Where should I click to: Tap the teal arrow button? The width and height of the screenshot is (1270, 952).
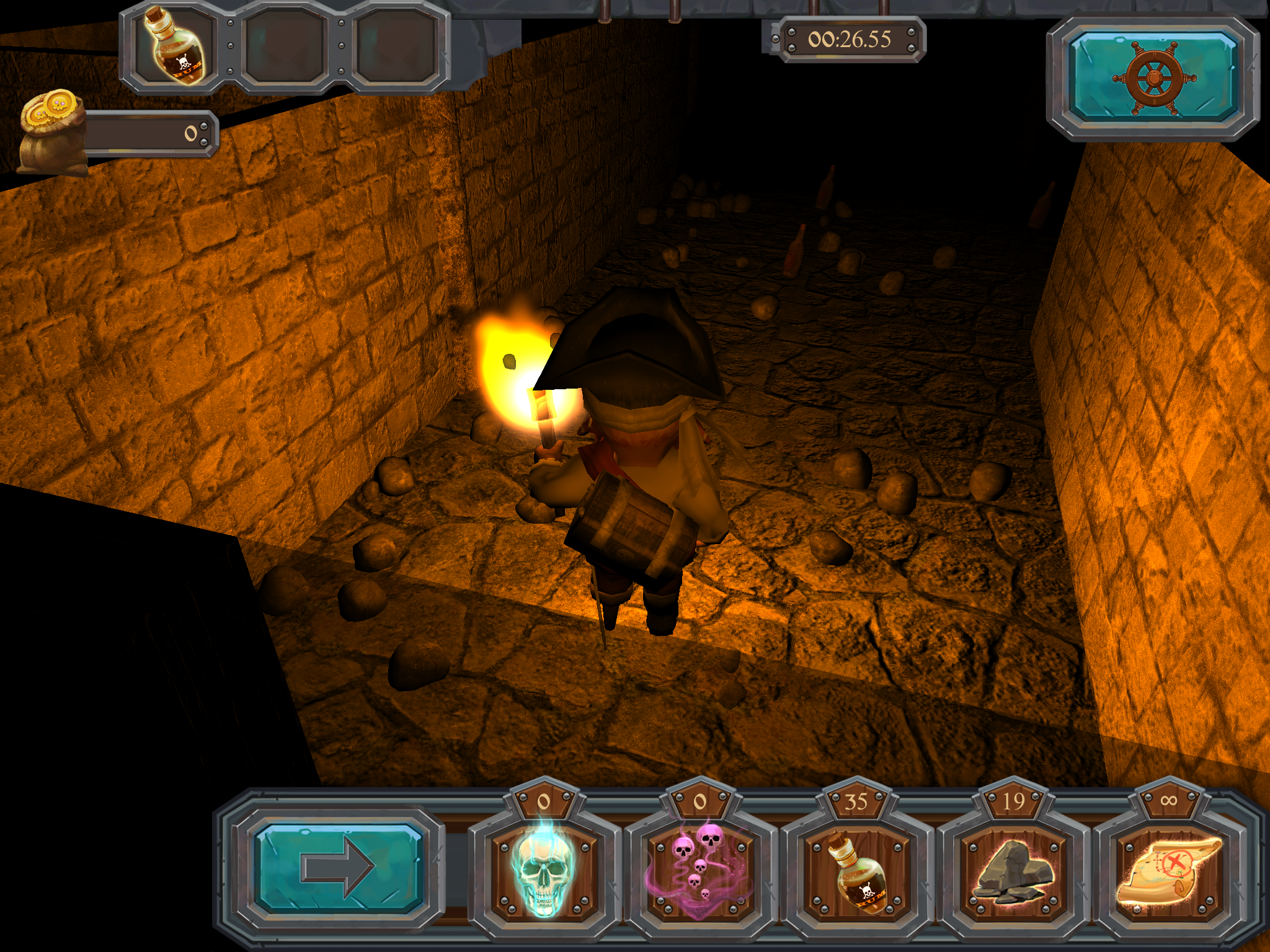pos(339,867)
